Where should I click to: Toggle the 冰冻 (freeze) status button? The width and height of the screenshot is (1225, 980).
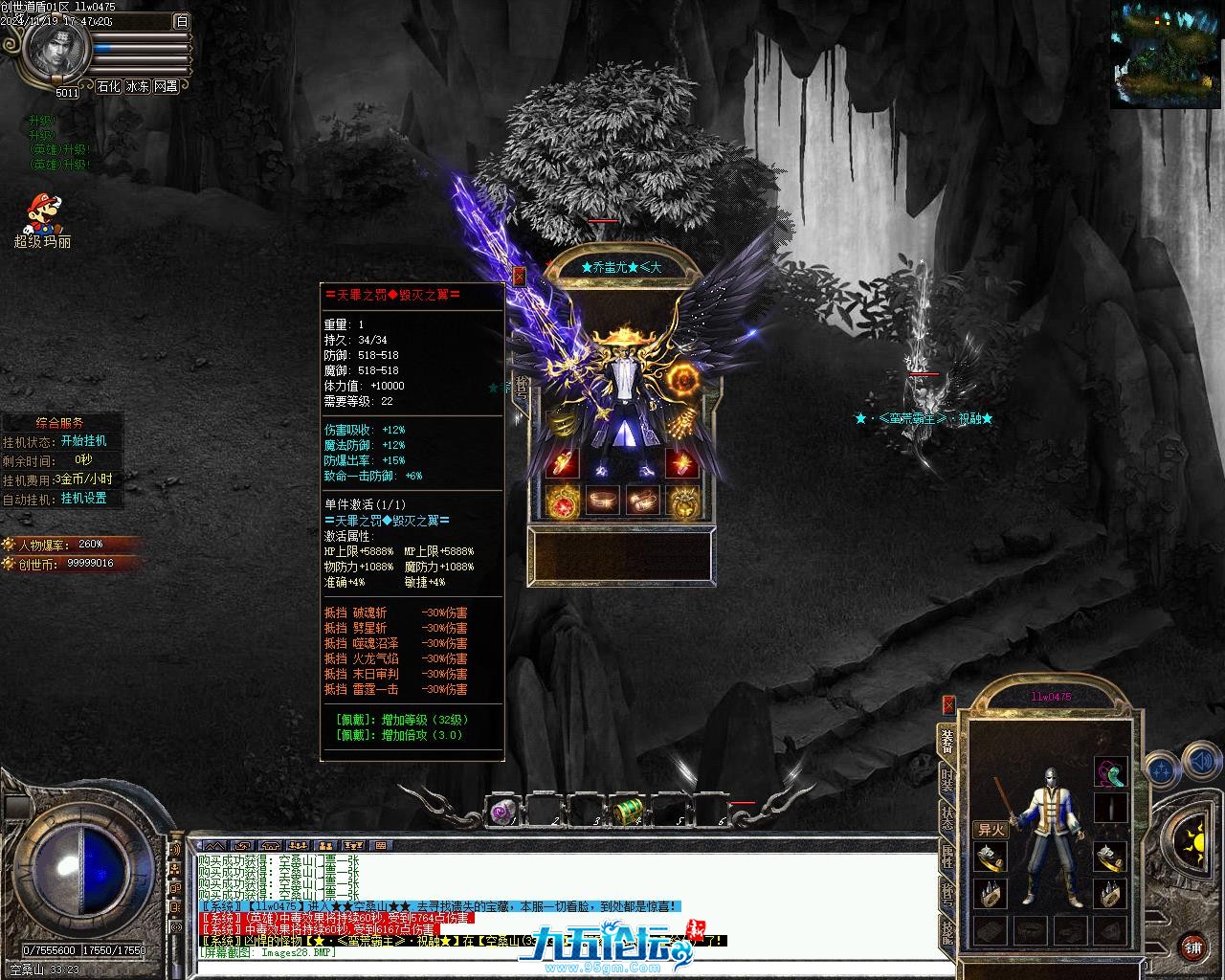pyautogui.click(x=137, y=86)
